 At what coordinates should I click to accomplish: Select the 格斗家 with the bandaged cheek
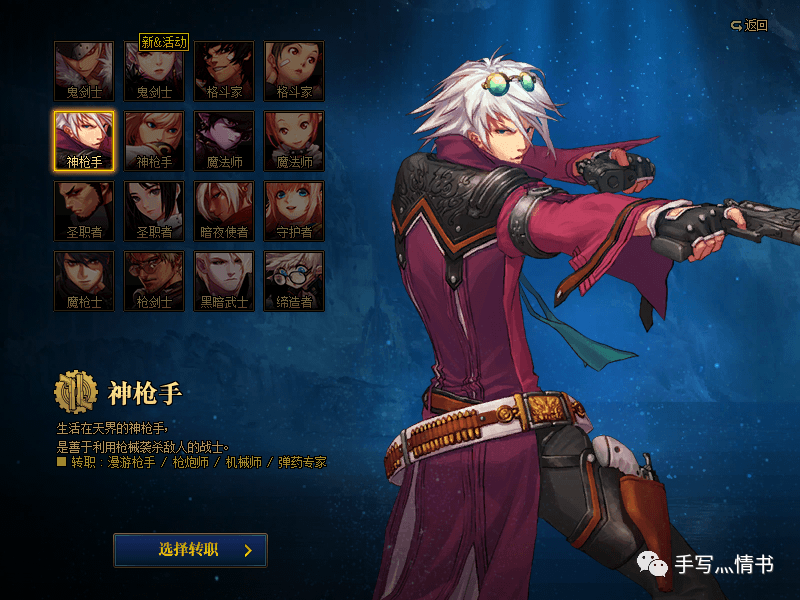[x=294, y=71]
